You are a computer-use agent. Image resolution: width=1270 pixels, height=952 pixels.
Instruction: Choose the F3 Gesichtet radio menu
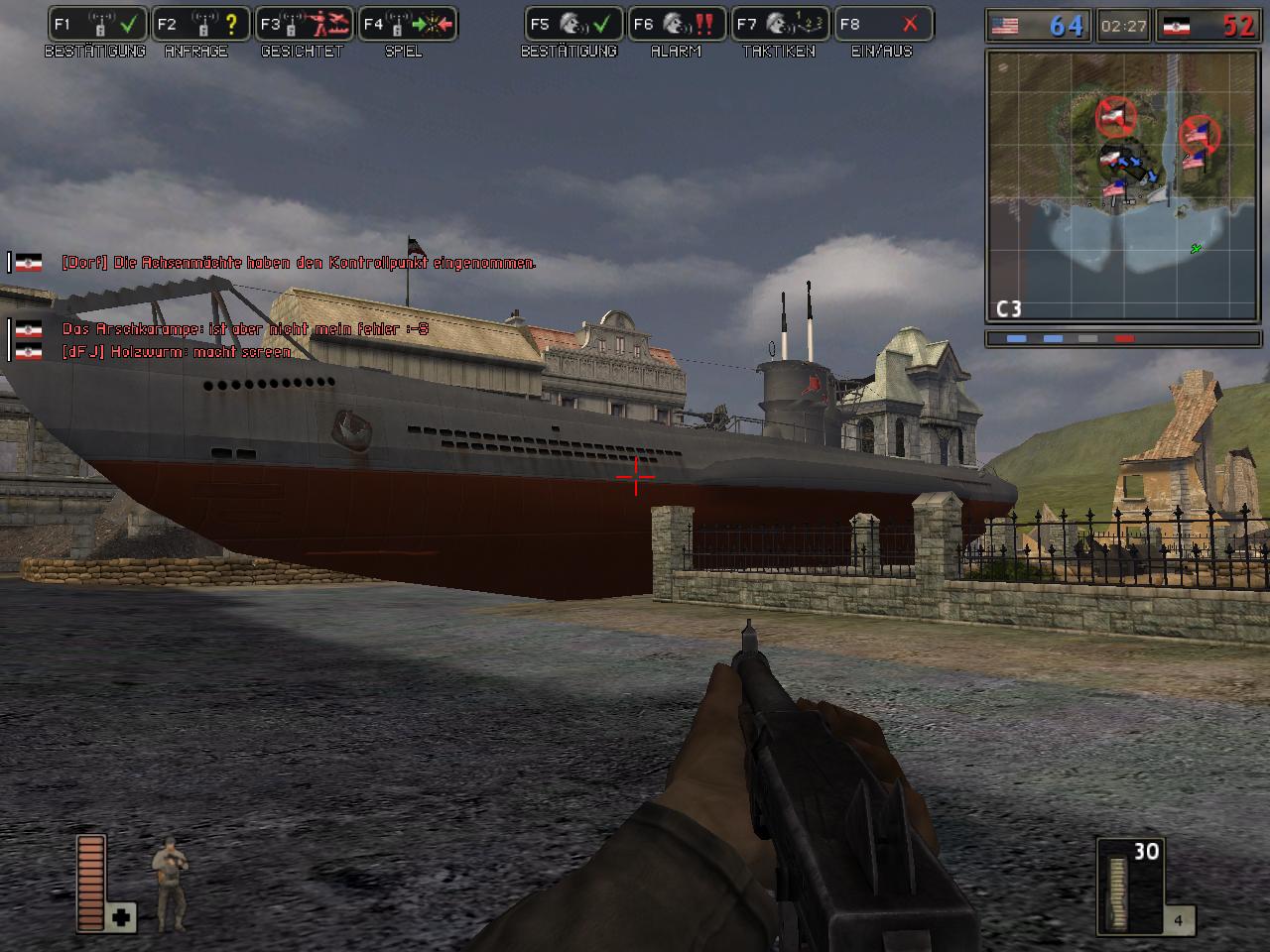[x=304, y=25]
